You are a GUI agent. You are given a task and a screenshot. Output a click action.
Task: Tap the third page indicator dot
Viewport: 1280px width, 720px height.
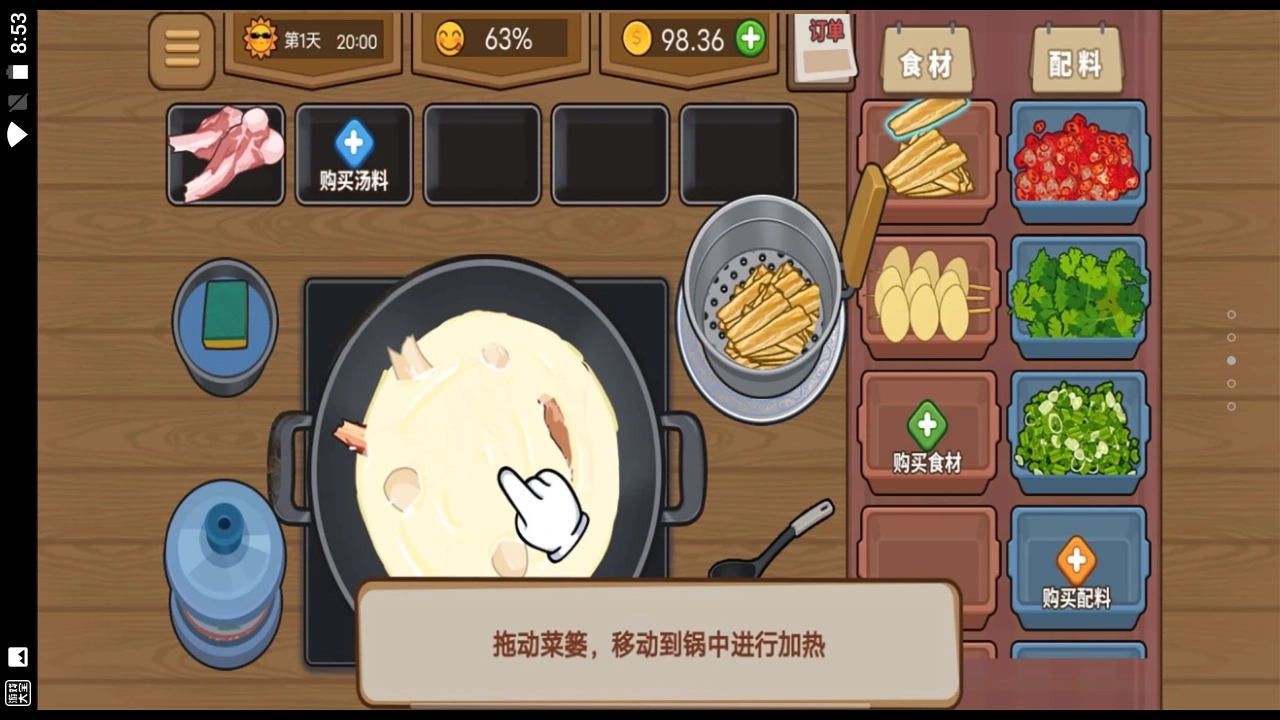point(1231,361)
